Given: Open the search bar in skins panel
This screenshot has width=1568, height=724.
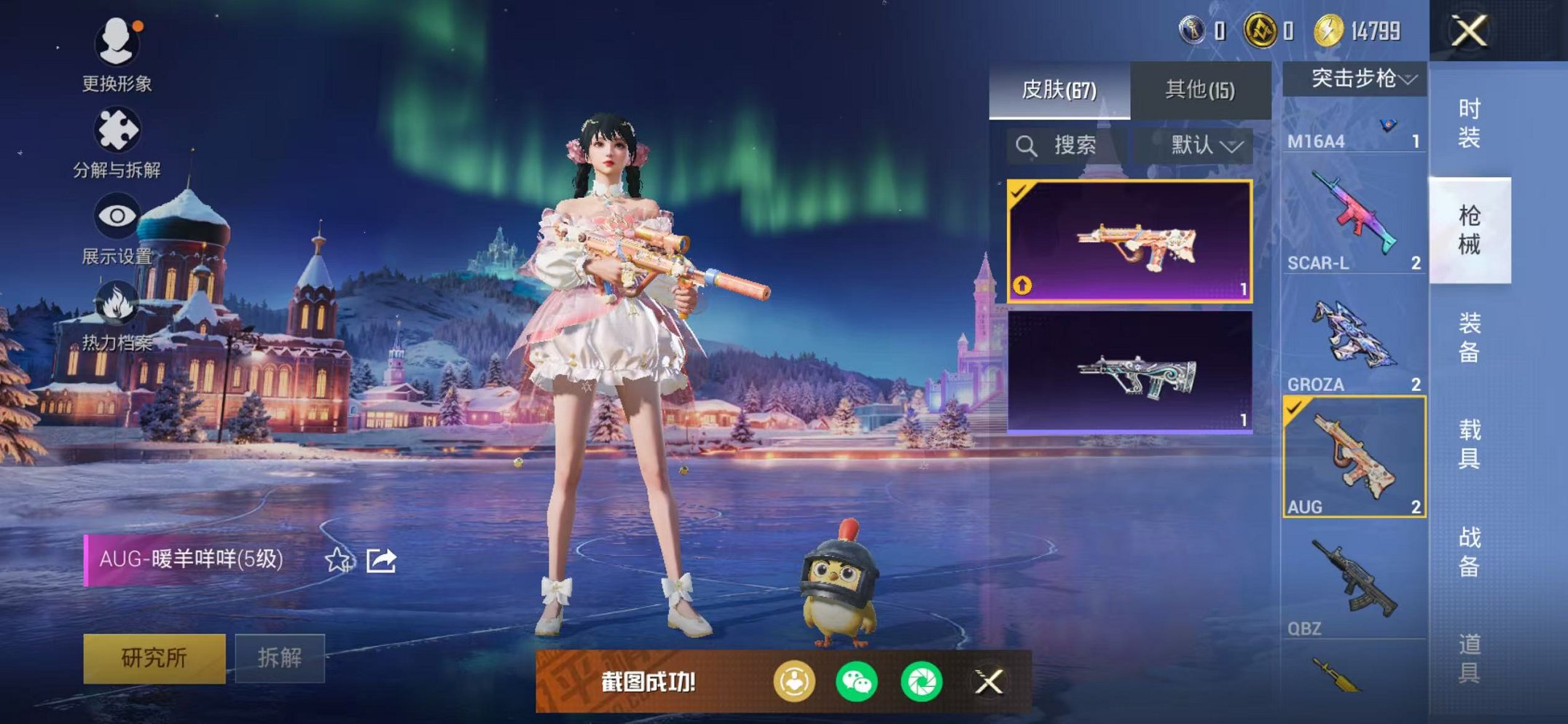Looking at the screenshot, I should point(1060,145).
